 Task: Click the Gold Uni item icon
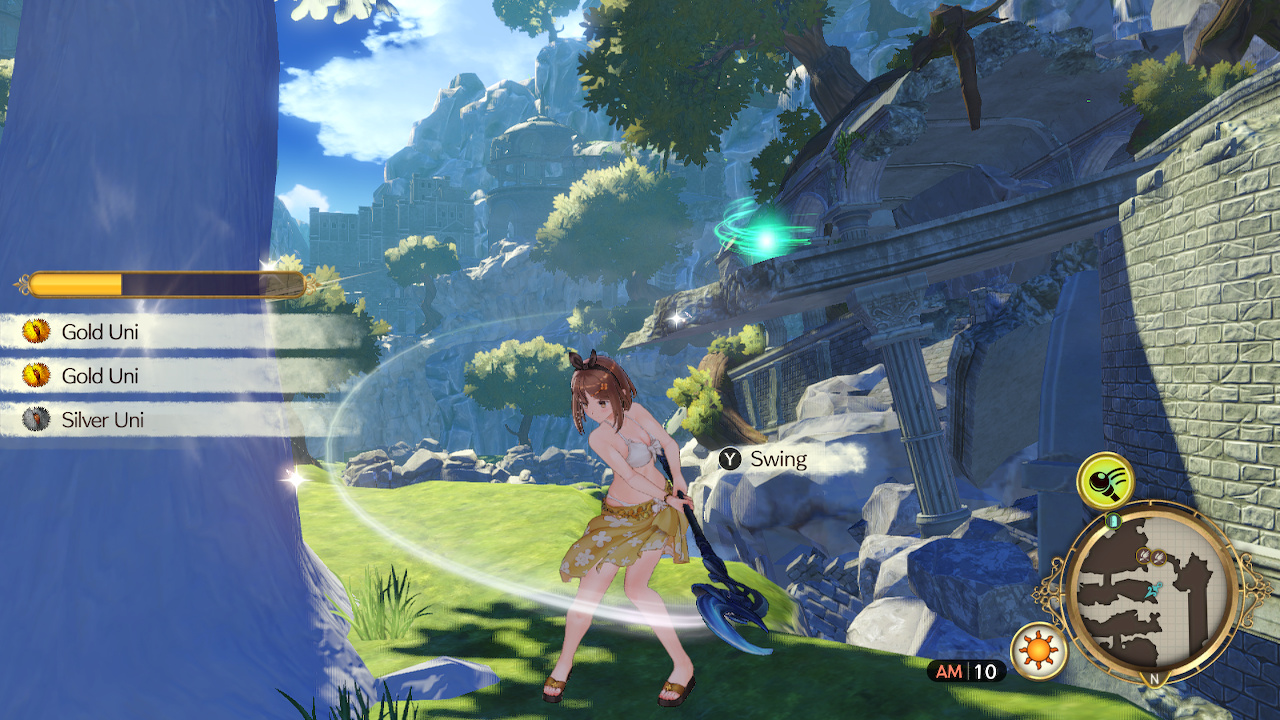tap(37, 331)
